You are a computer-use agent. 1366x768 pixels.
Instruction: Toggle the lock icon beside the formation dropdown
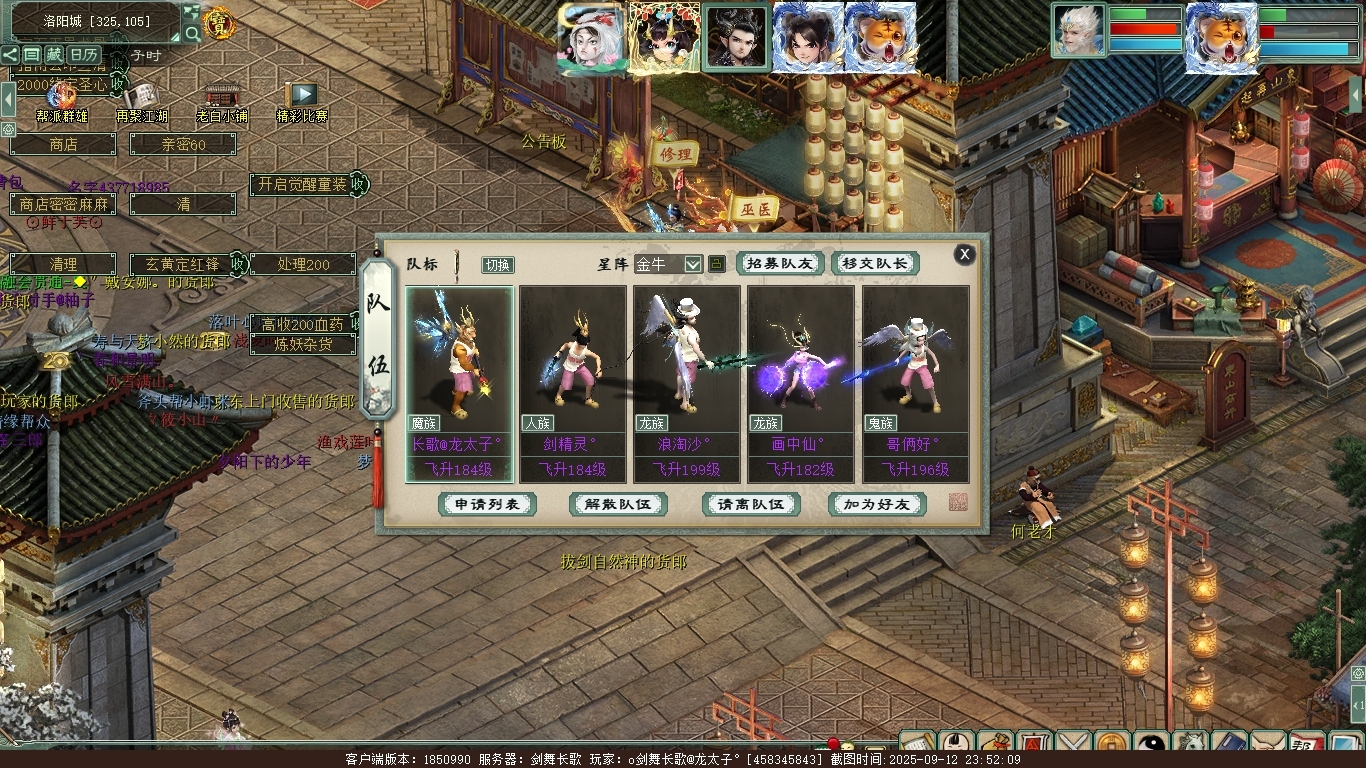717,264
